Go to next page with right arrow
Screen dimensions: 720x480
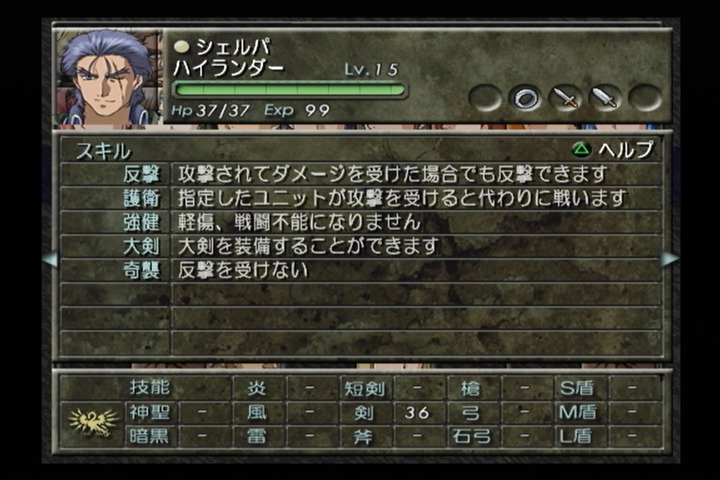[x=670, y=259]
